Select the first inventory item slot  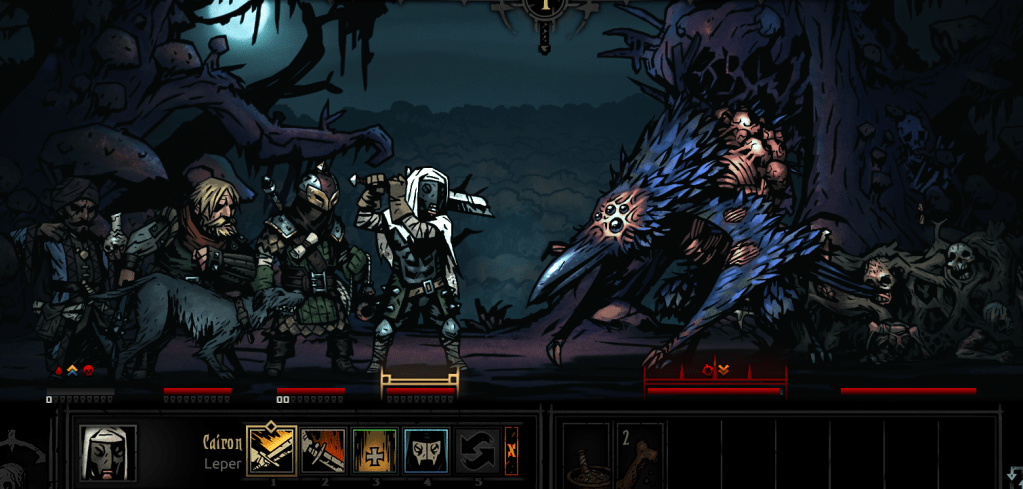pos(586,453)
